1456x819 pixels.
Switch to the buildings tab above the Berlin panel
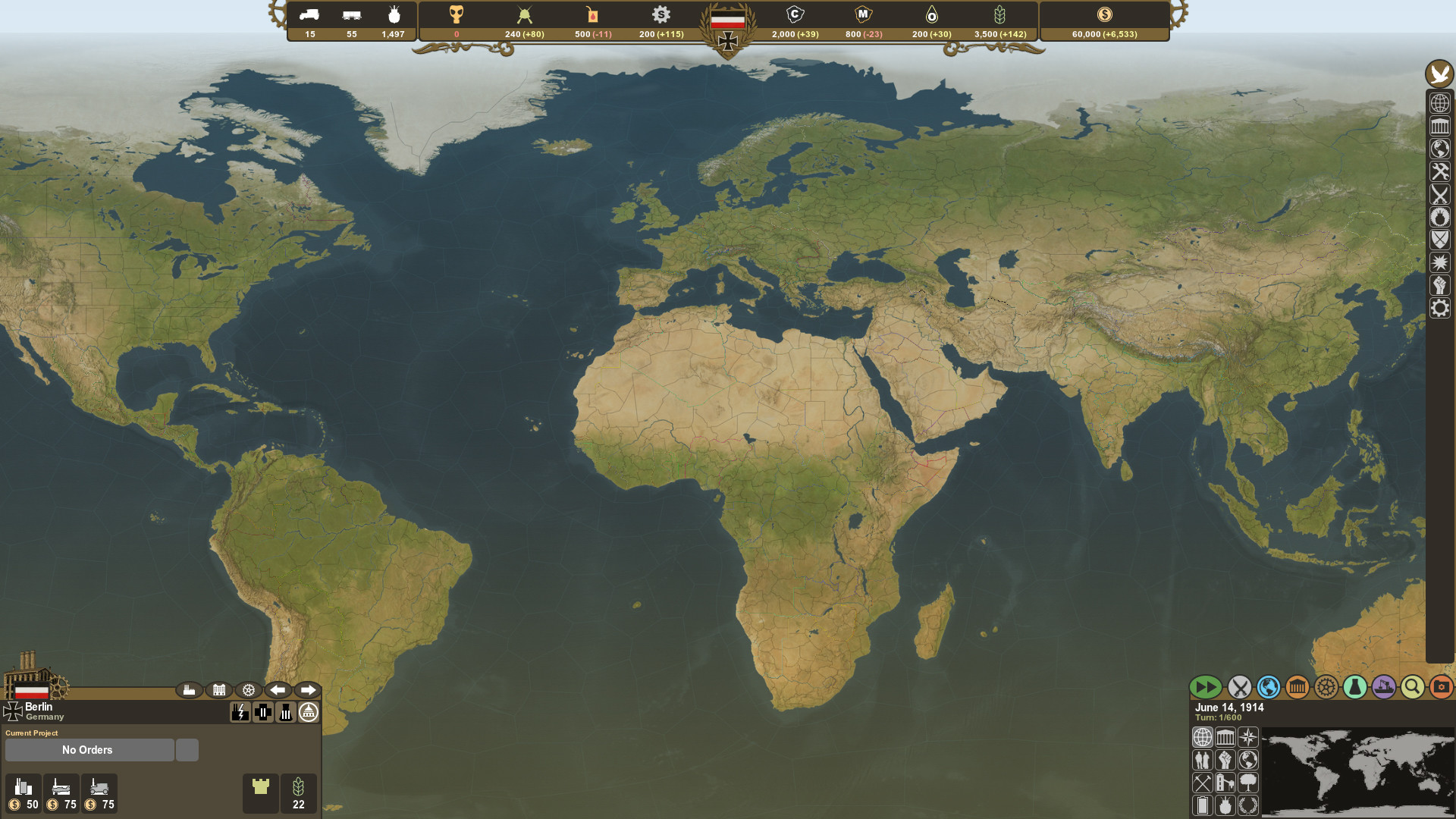[x=219, y=690]
